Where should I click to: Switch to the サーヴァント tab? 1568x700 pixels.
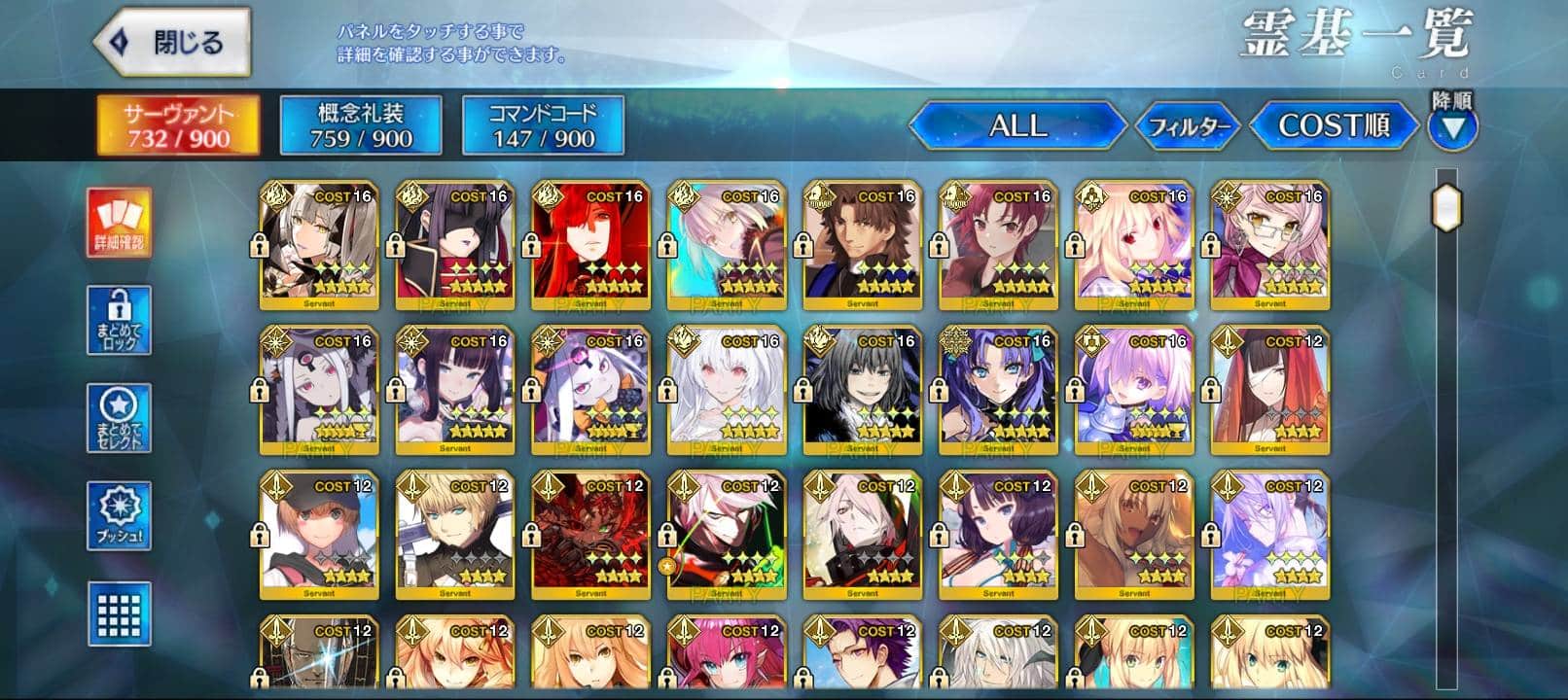[x=178, y=124]
